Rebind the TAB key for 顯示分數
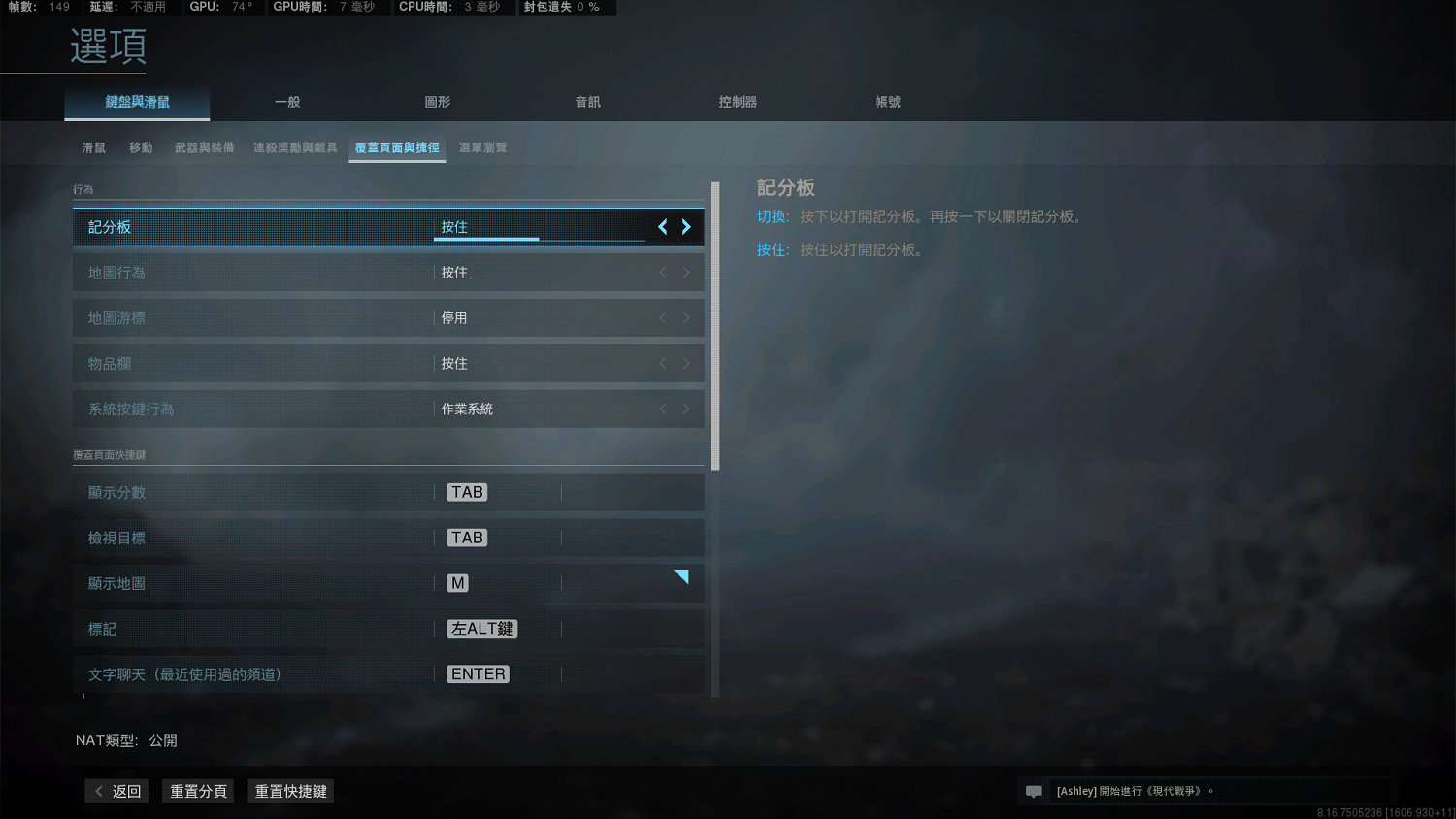 click(x=466, y=492)
